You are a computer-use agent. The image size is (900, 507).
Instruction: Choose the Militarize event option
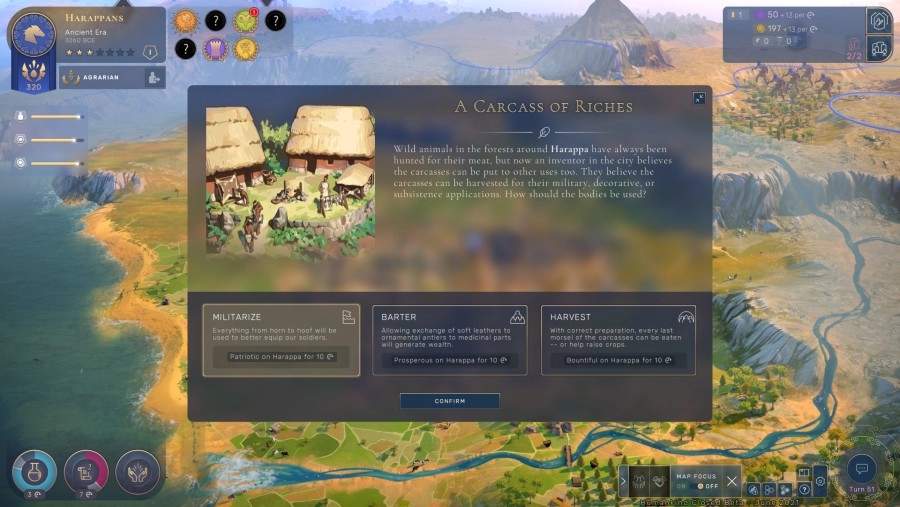(x=281, y=339)
